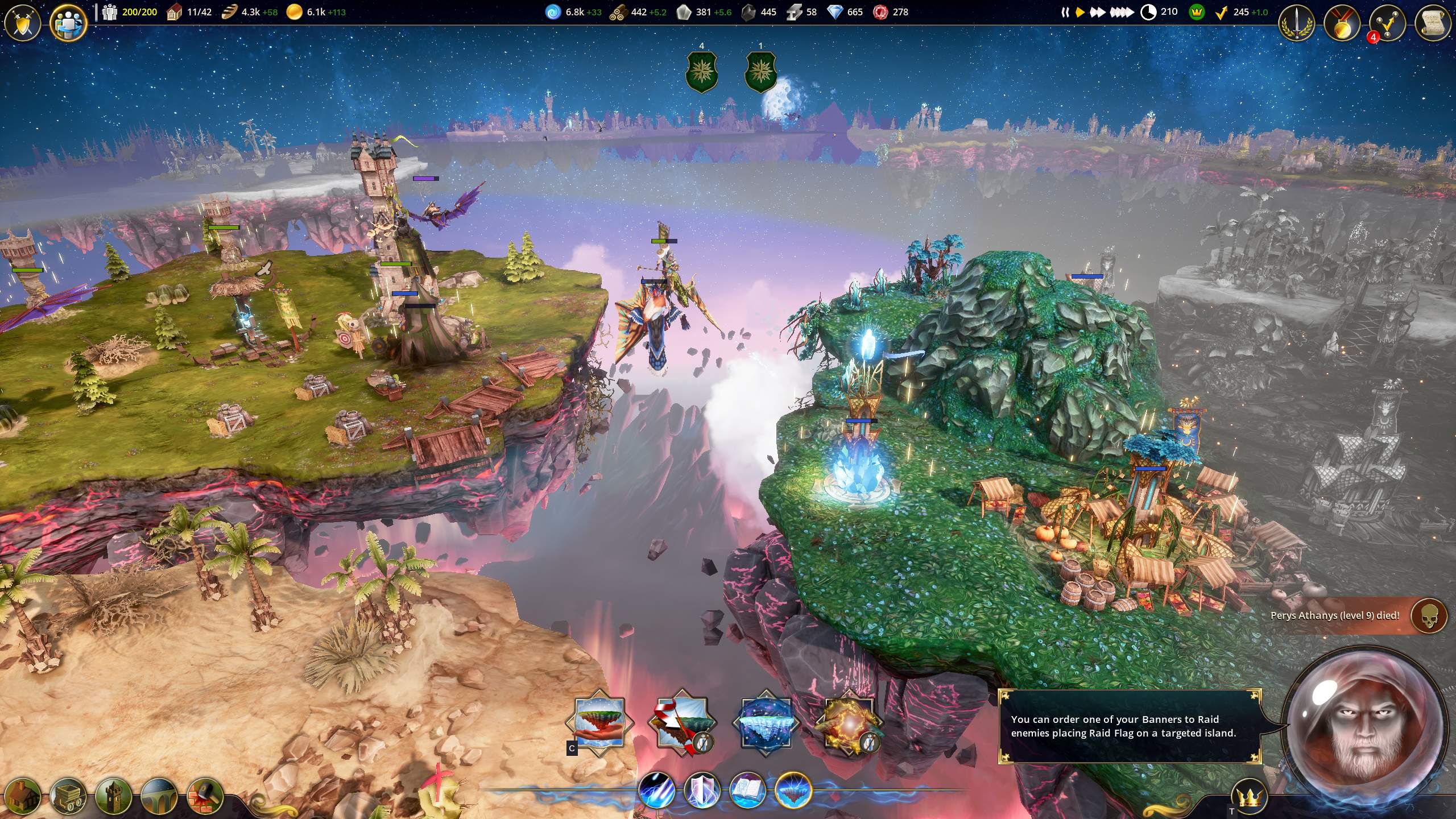Image resolution: width=1456 pixels, height=819 pixels.
Task: Open the tower defenses build menu
Action: point(114,795)
